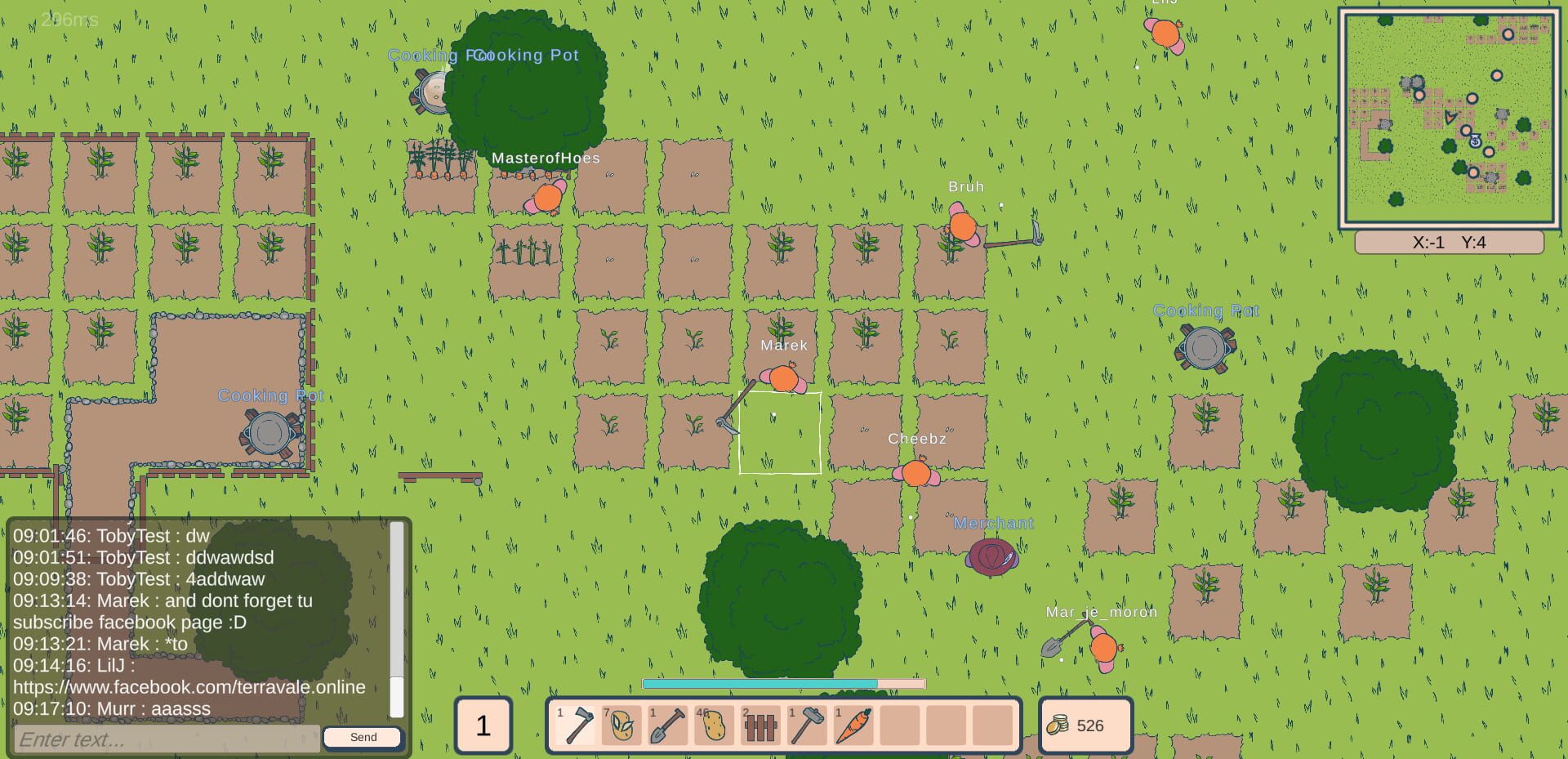Viewport: 1568px width, 759px height.
Task: Equip the hammer from the hotbar
Action: coord(808,726)
